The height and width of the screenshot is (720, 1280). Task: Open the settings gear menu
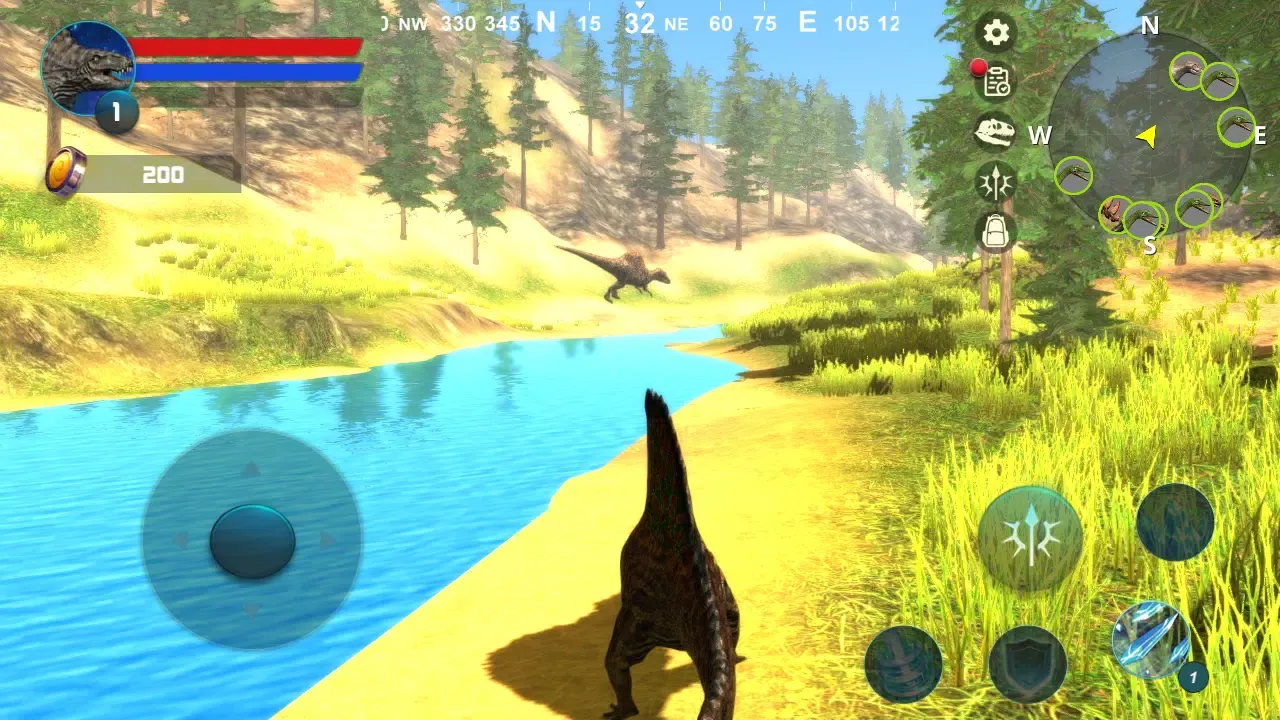coord(995,33)
